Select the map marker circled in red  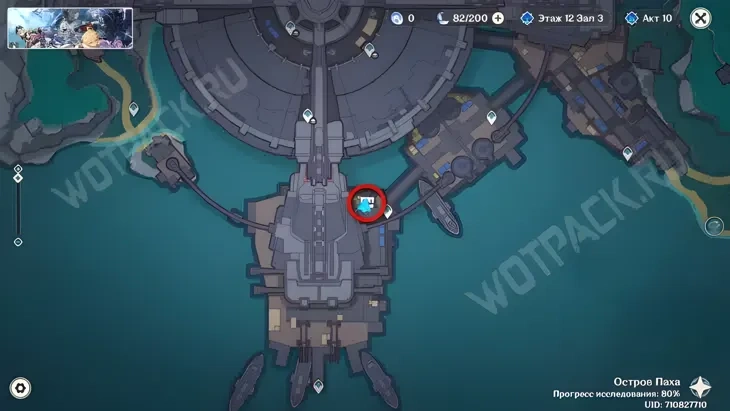367,203
